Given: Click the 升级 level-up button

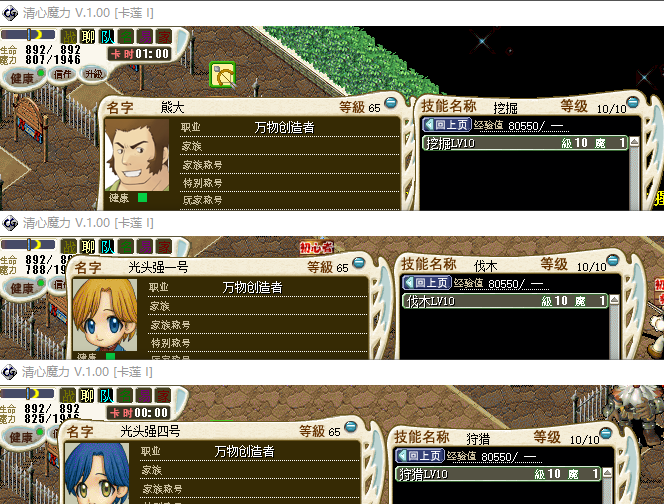Looking at the screenshot, I should coord(92,74).
